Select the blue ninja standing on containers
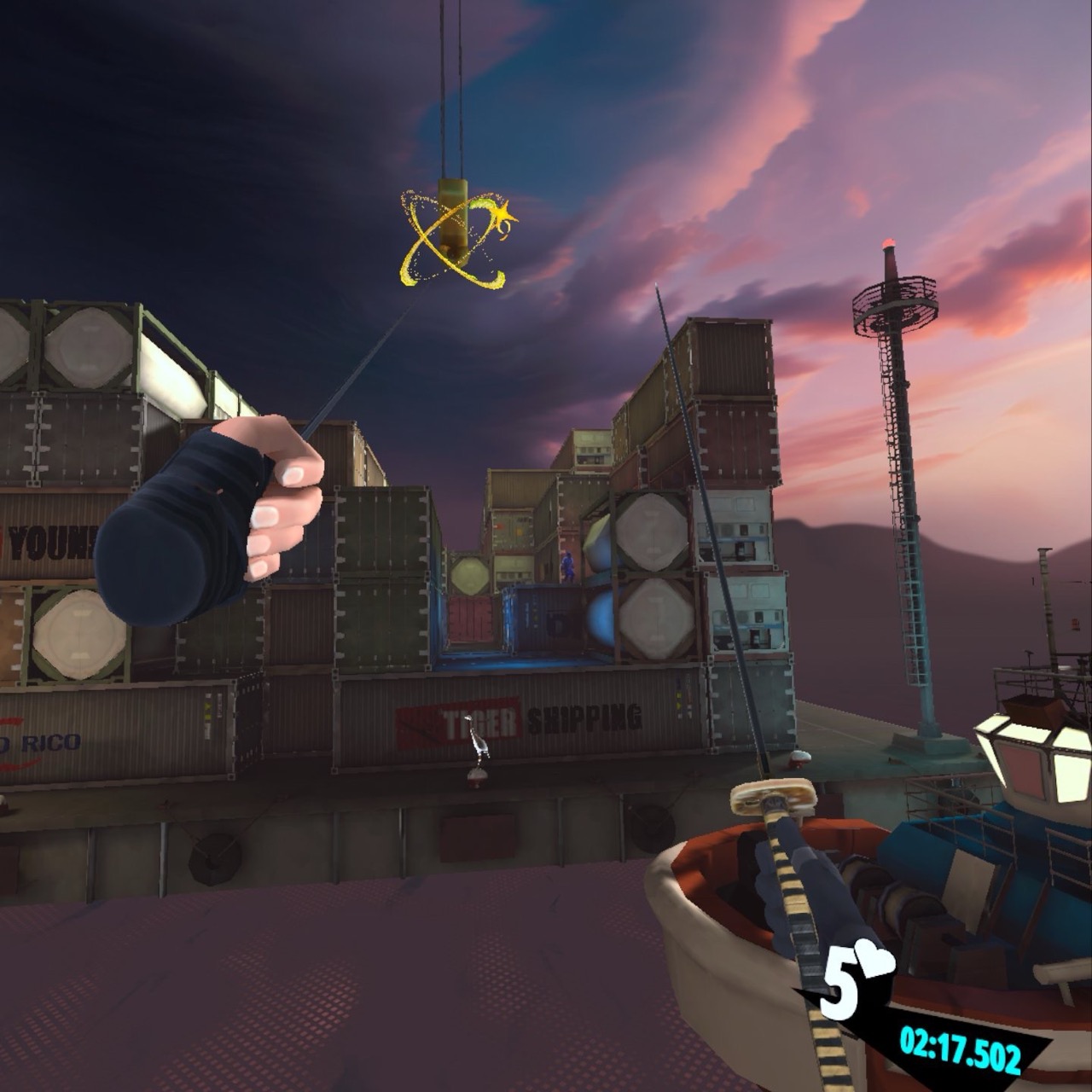The height and width of the screenshot is (1092, 1092). 568,566
